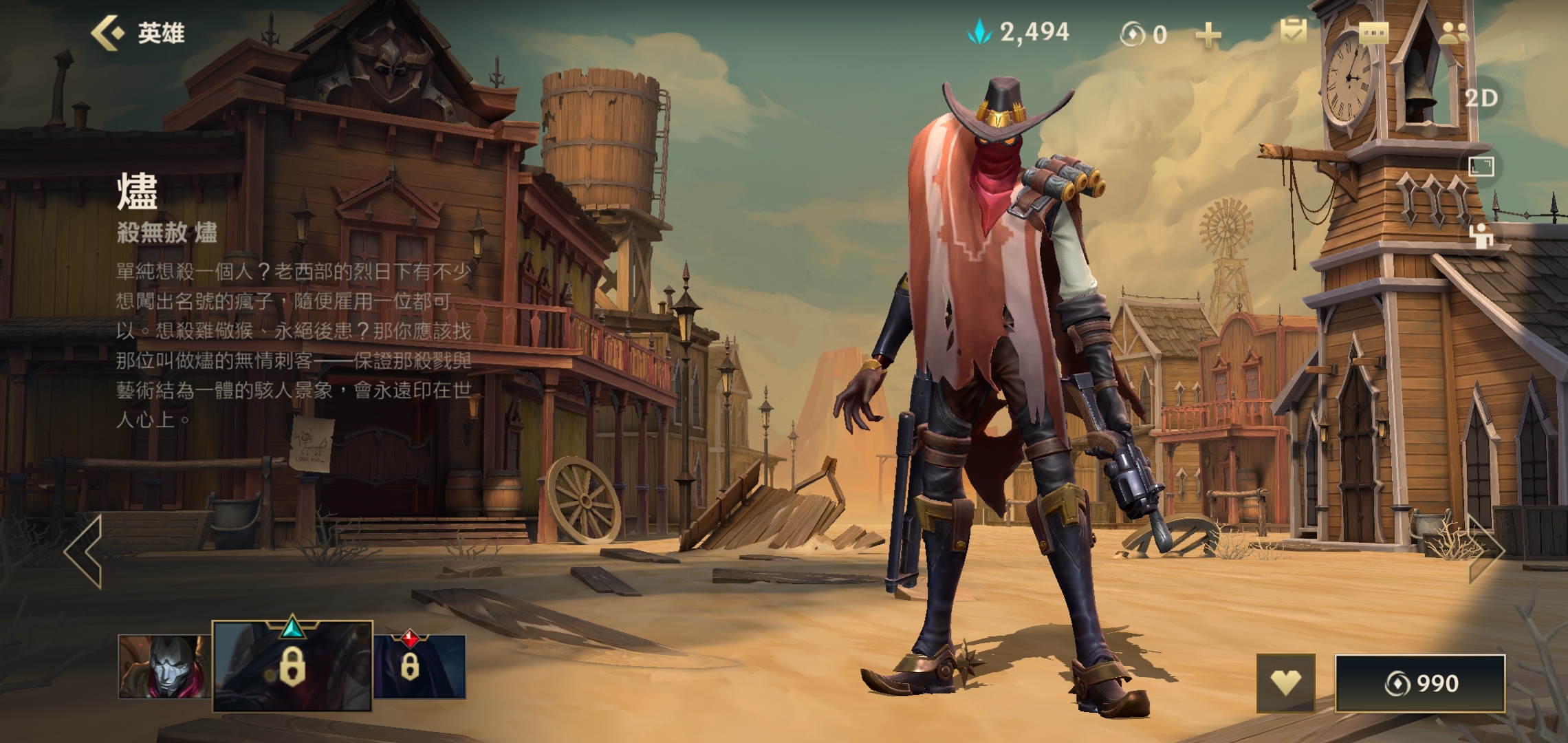This screenshot has width=1568, height=743.
Task: Show the next champion with right arrow
Action: click(x=1487, y=550)
